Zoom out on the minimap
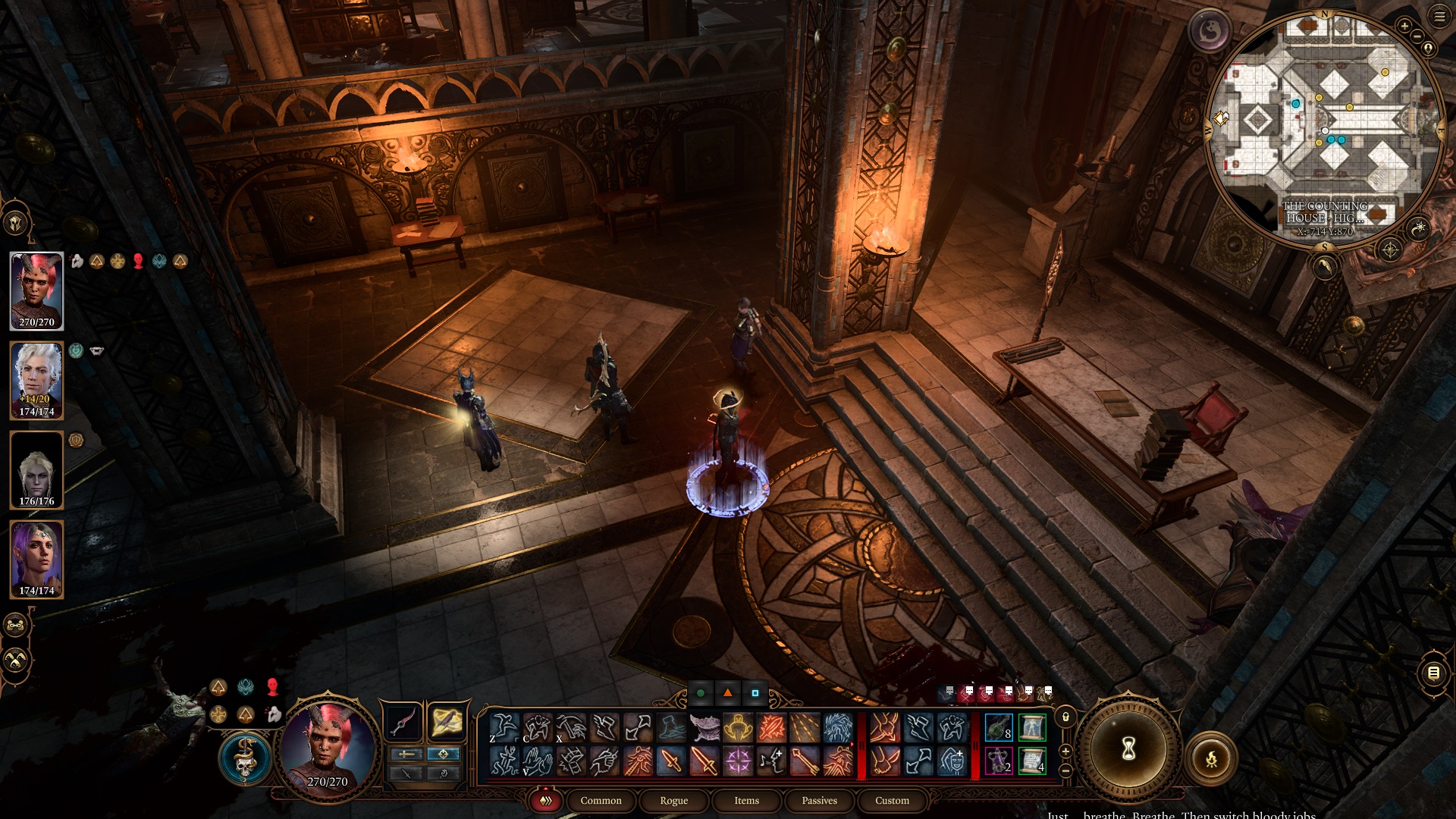Image resolution: width=1456 pixels, height=819 pixels. [1417, 36]
